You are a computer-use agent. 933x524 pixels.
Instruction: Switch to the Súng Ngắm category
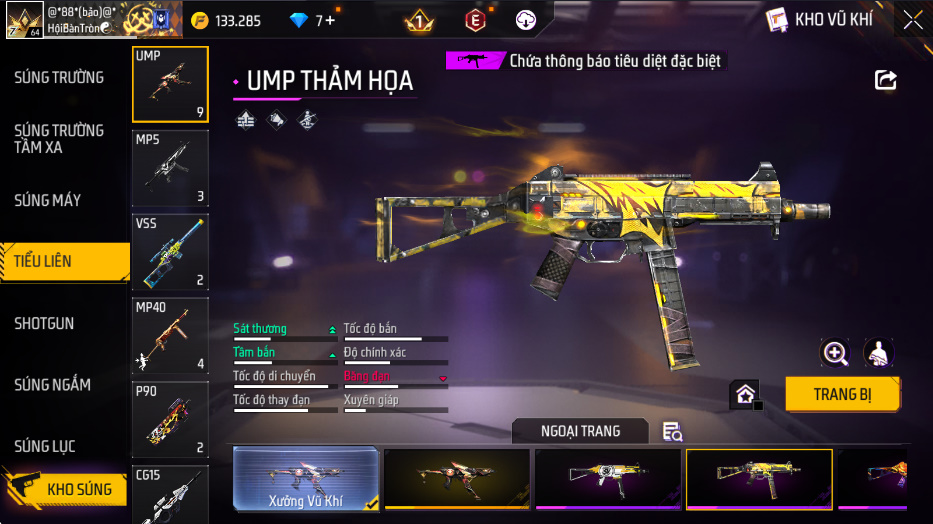click(52, 385)
